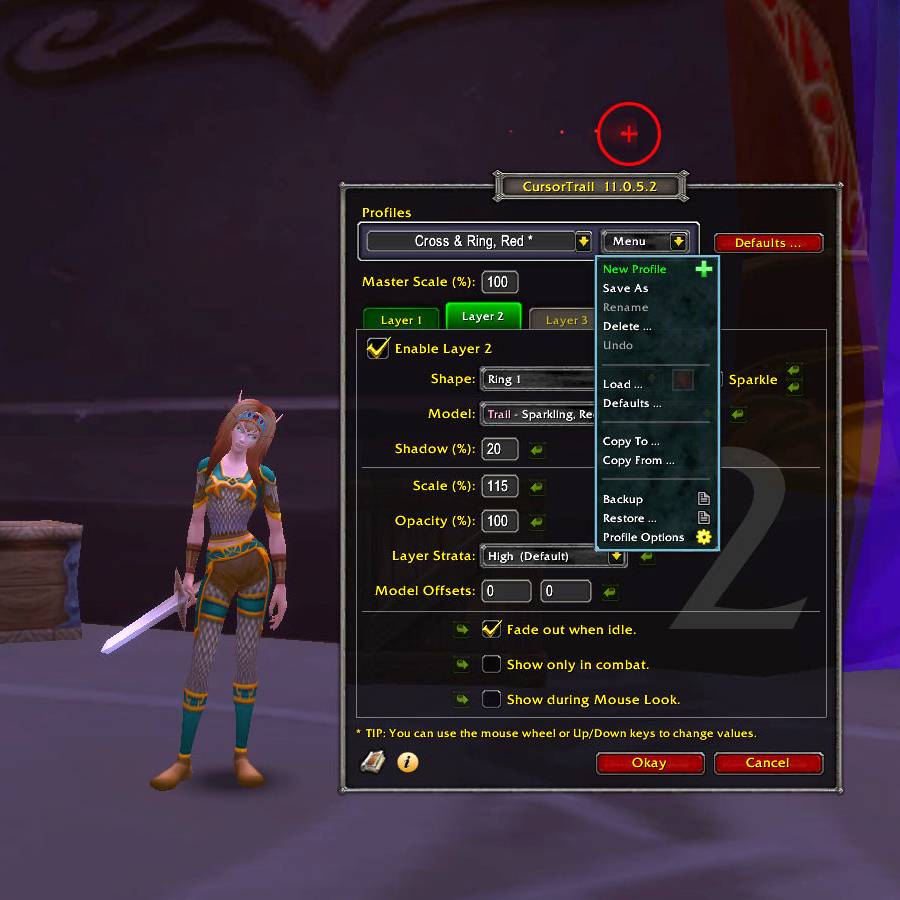The image size is (900, 900).
Task: Select Restore ... from the menu
Action: [x=630, y=518]
